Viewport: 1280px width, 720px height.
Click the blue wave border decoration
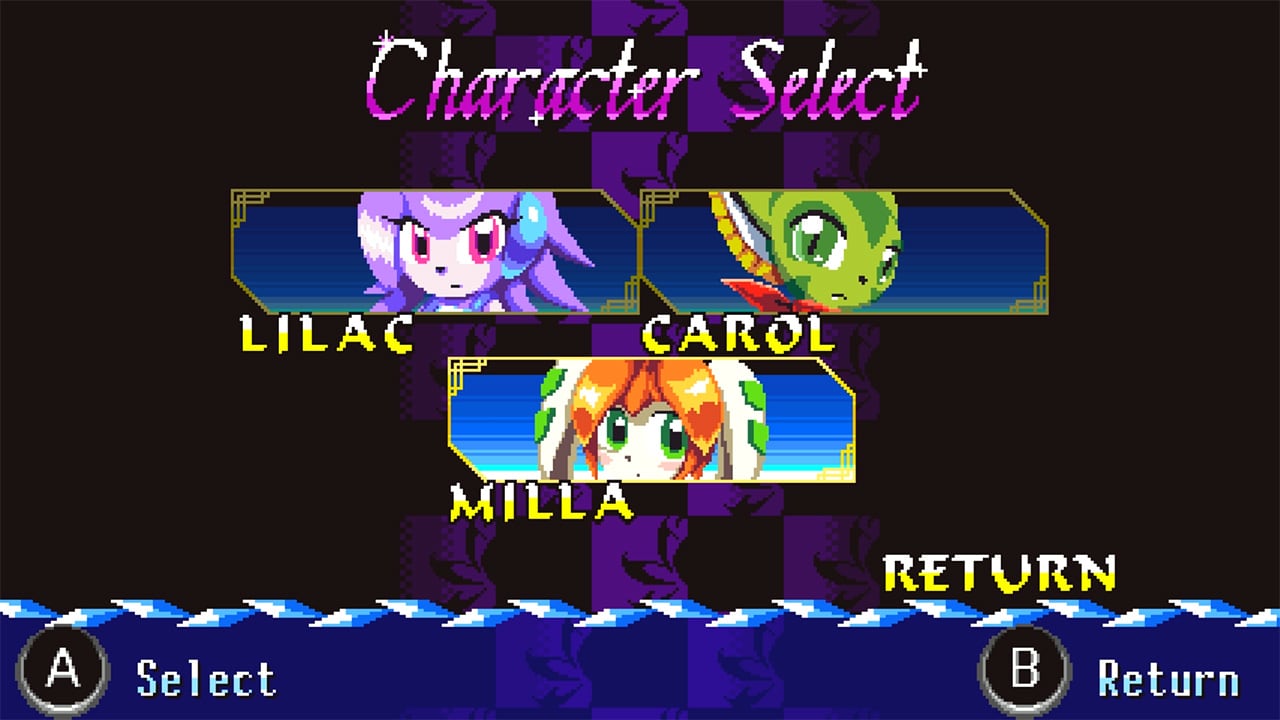coord(400,608)
